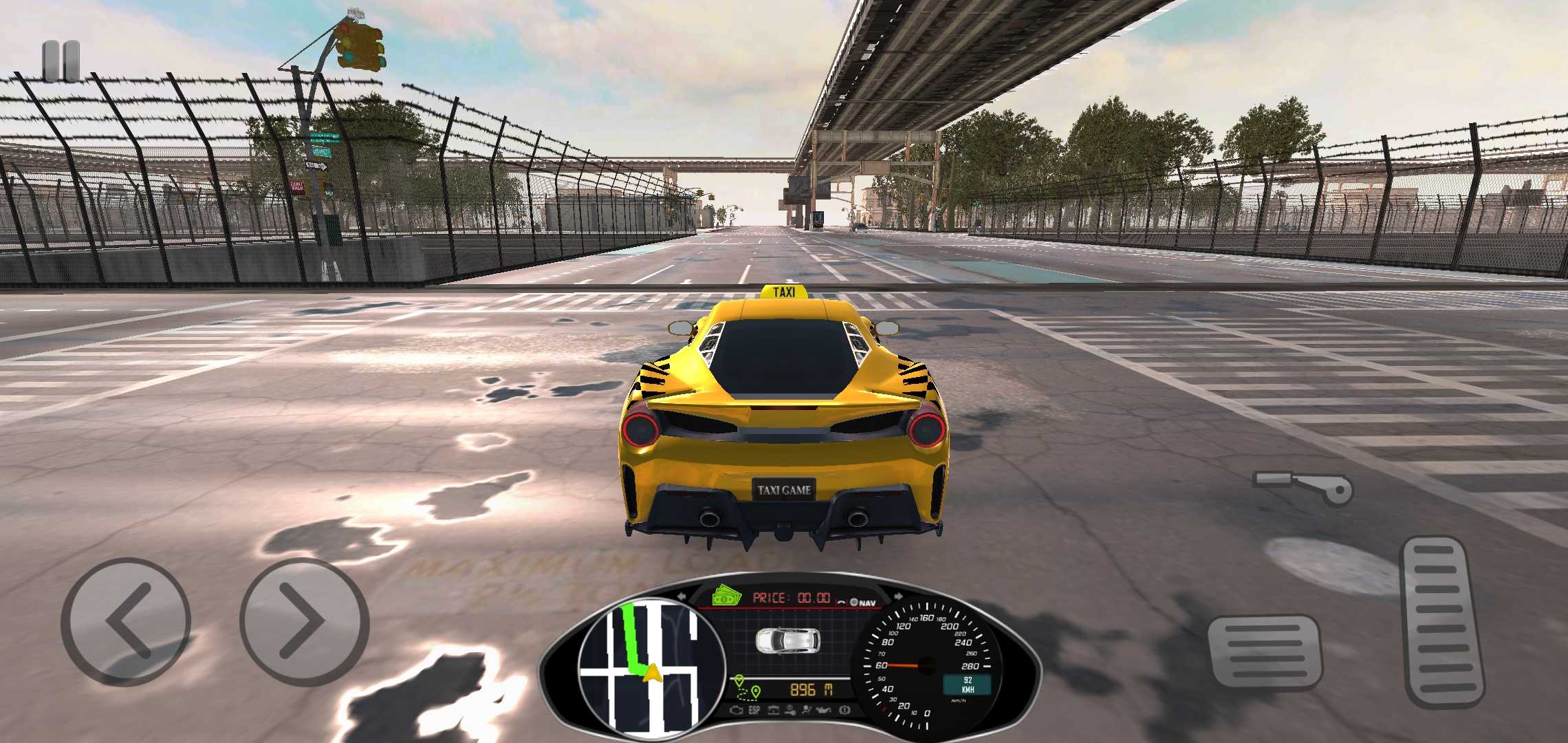
Task: Toggle the NAV indicator on the dashboard
Action: [x=864, y=603]
